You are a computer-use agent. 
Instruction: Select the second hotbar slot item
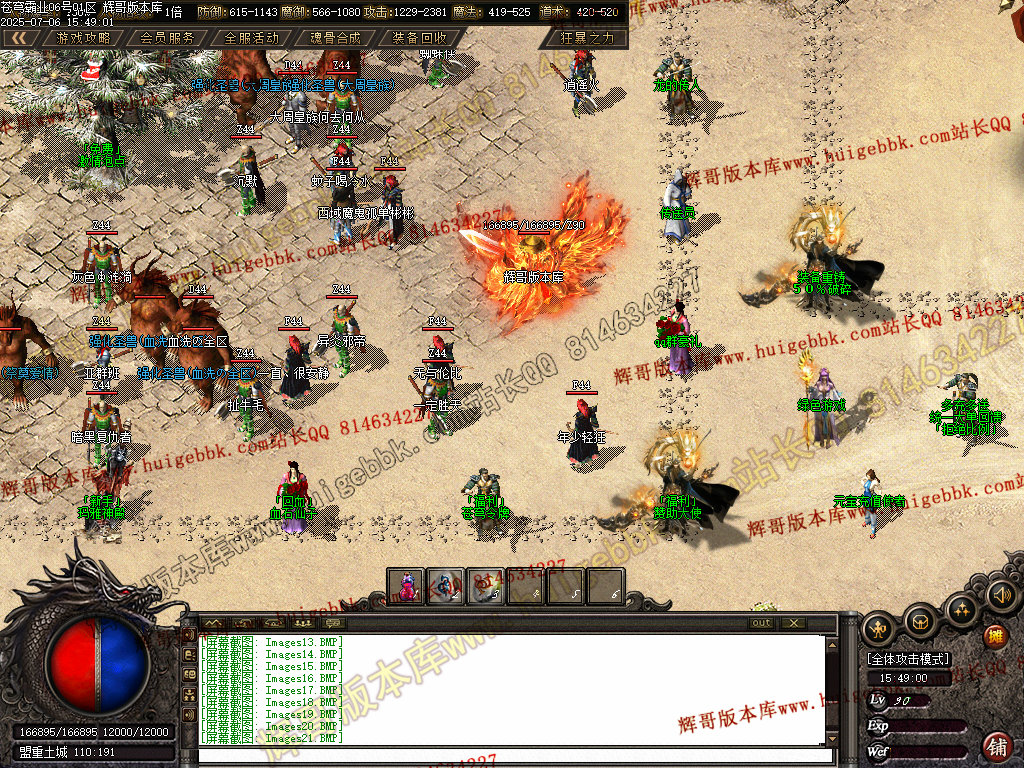click(x=446, y=586)
